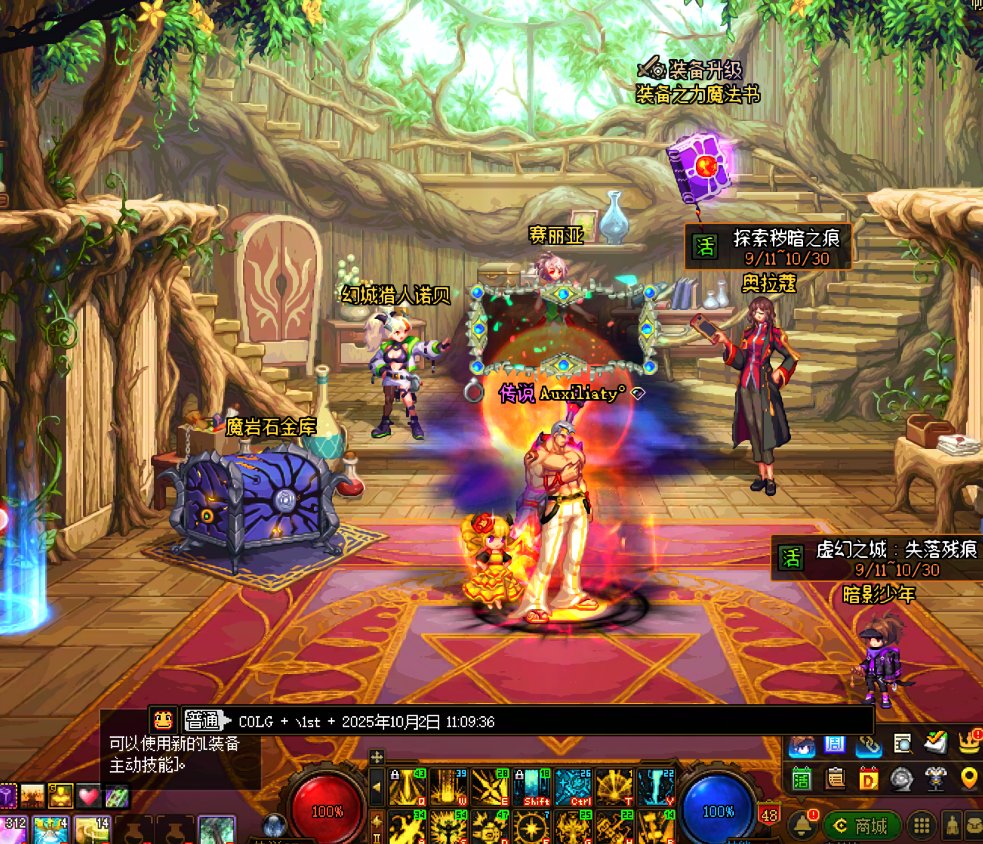Open the green 活 event calendar icon

[x=801, y=778]
